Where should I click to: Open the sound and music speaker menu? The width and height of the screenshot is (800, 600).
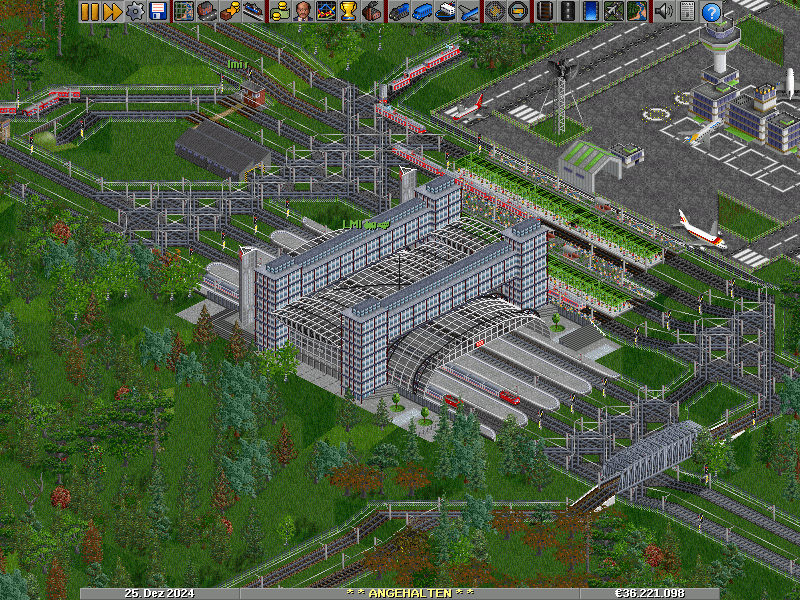pyautogui.click(x=662, y=11)
